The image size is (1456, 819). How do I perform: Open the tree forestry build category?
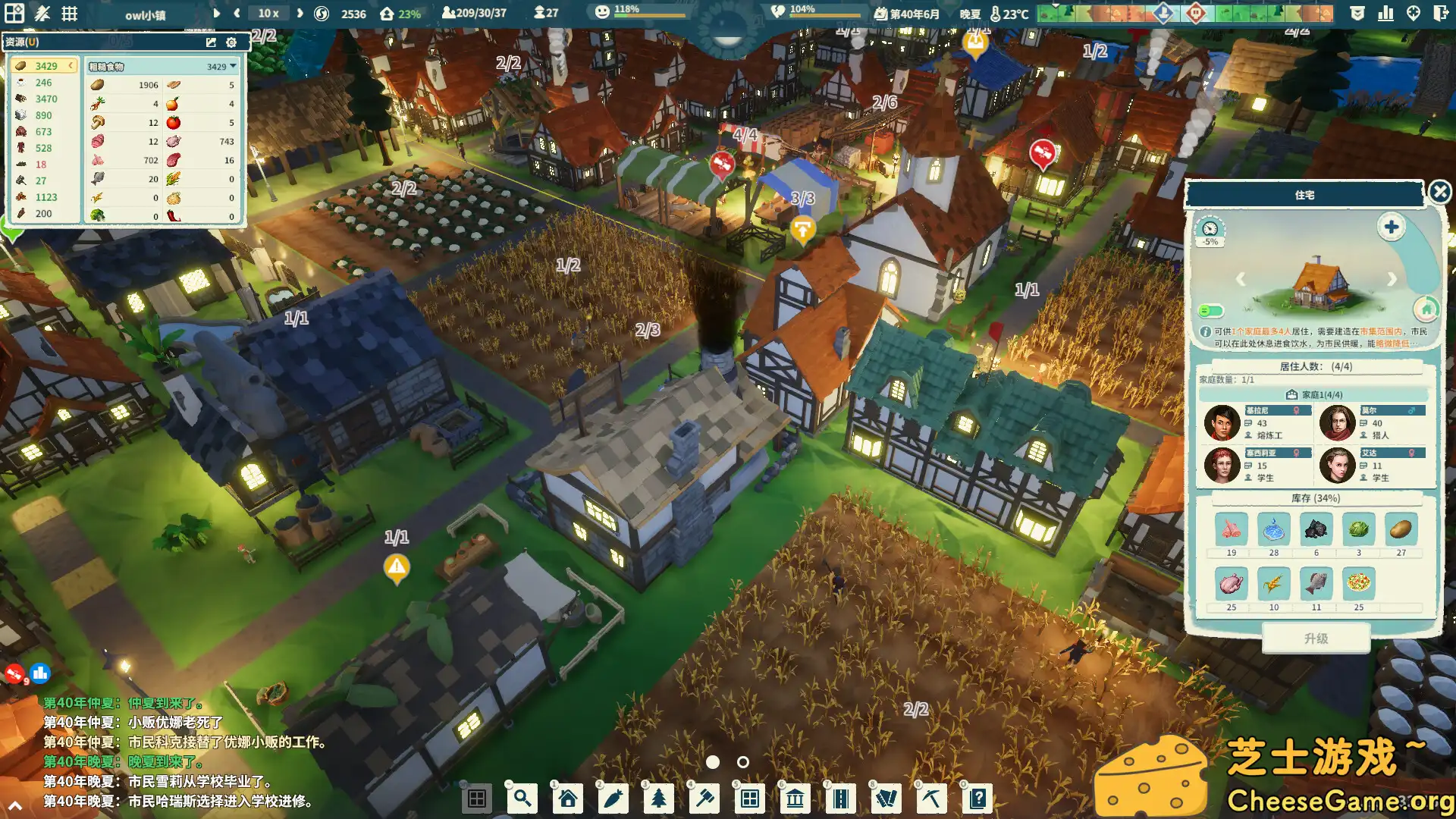[x=658, y=798]
